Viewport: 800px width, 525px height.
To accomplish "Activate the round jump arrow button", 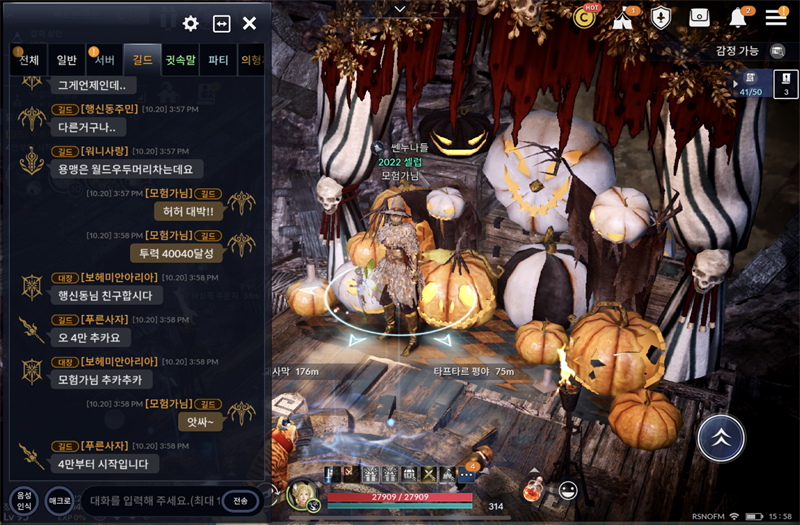I will pos(720,437).
